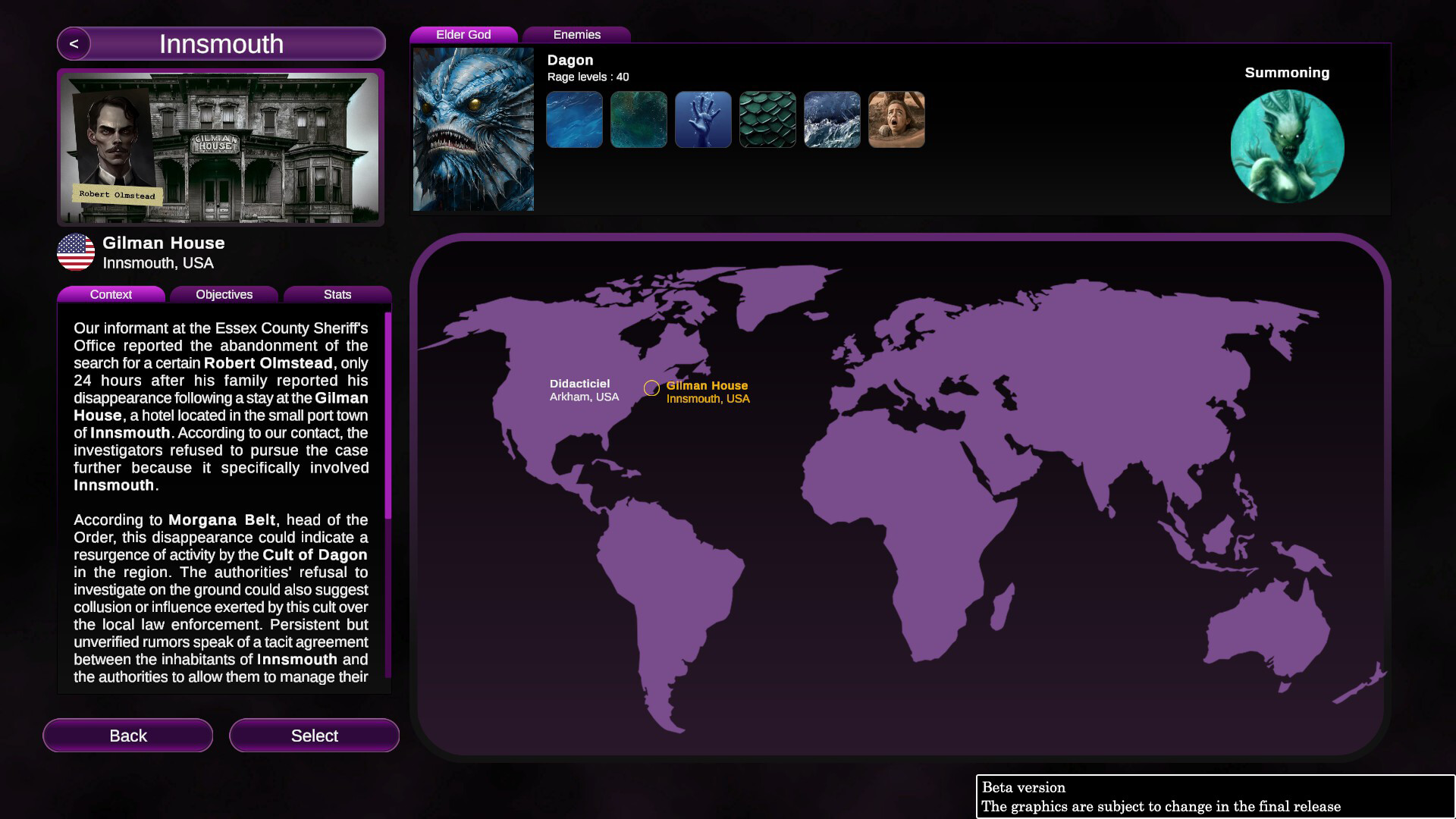The width and height of the screenshot is (1456, 819).
Task: Open the Stats tab
Action: click(x=338, y=294)
